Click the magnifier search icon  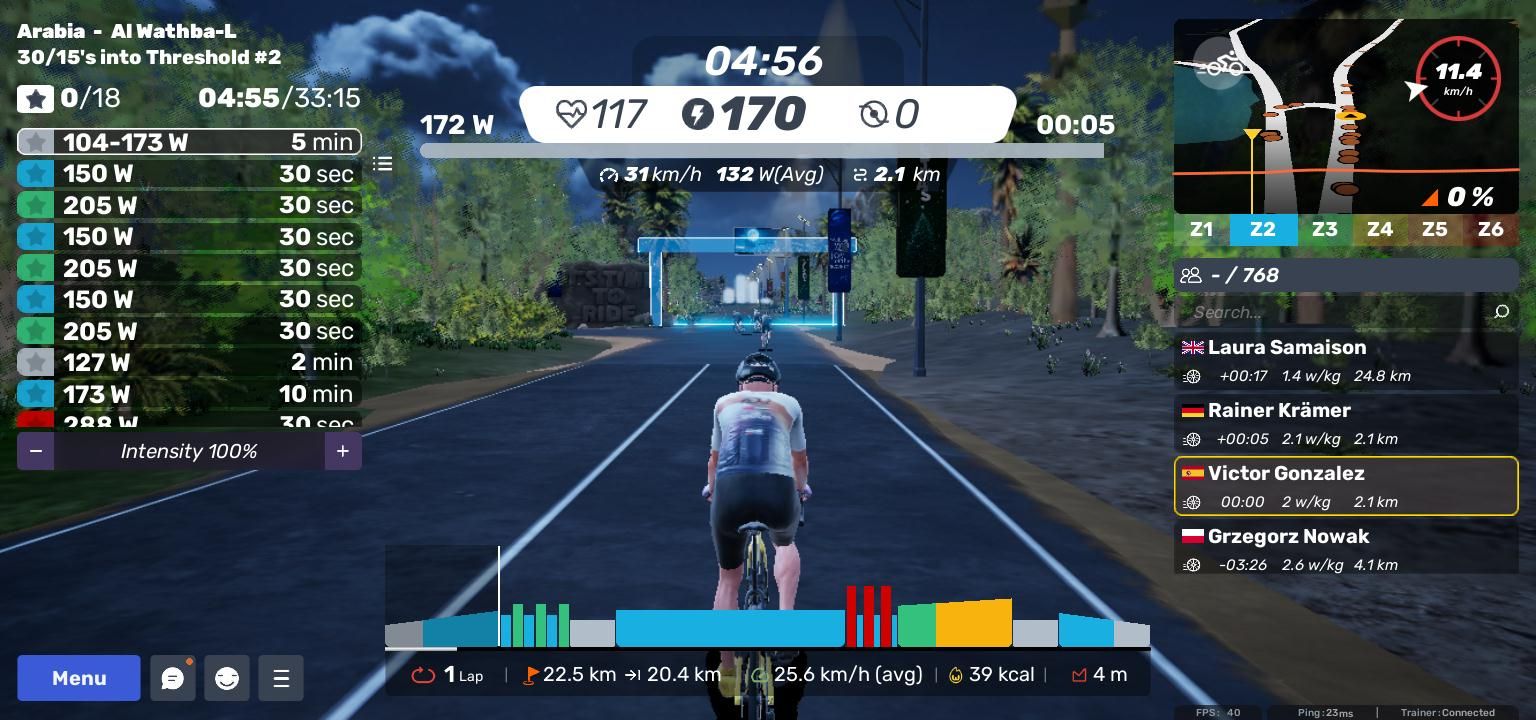[1501, 312]
